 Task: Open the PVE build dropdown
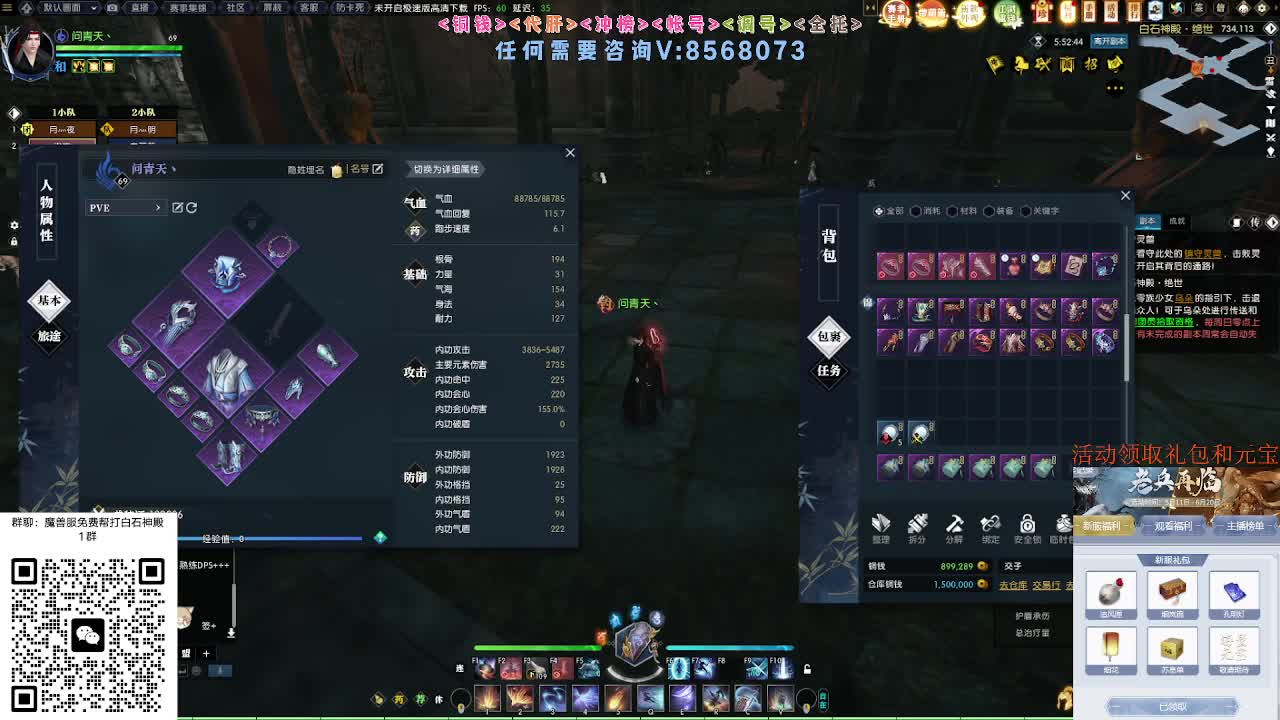130,207
